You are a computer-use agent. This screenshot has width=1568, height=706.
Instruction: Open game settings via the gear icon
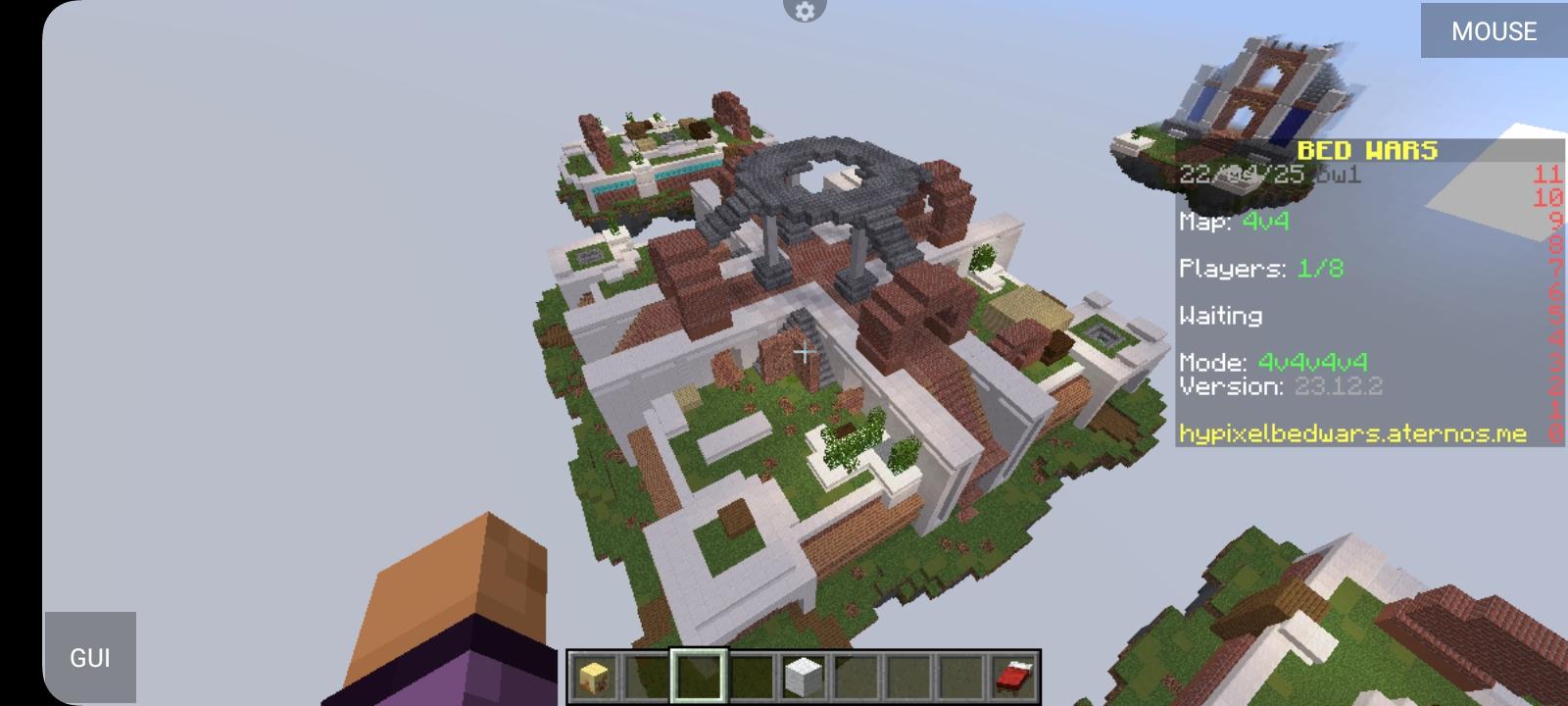[x=805, y=12]
